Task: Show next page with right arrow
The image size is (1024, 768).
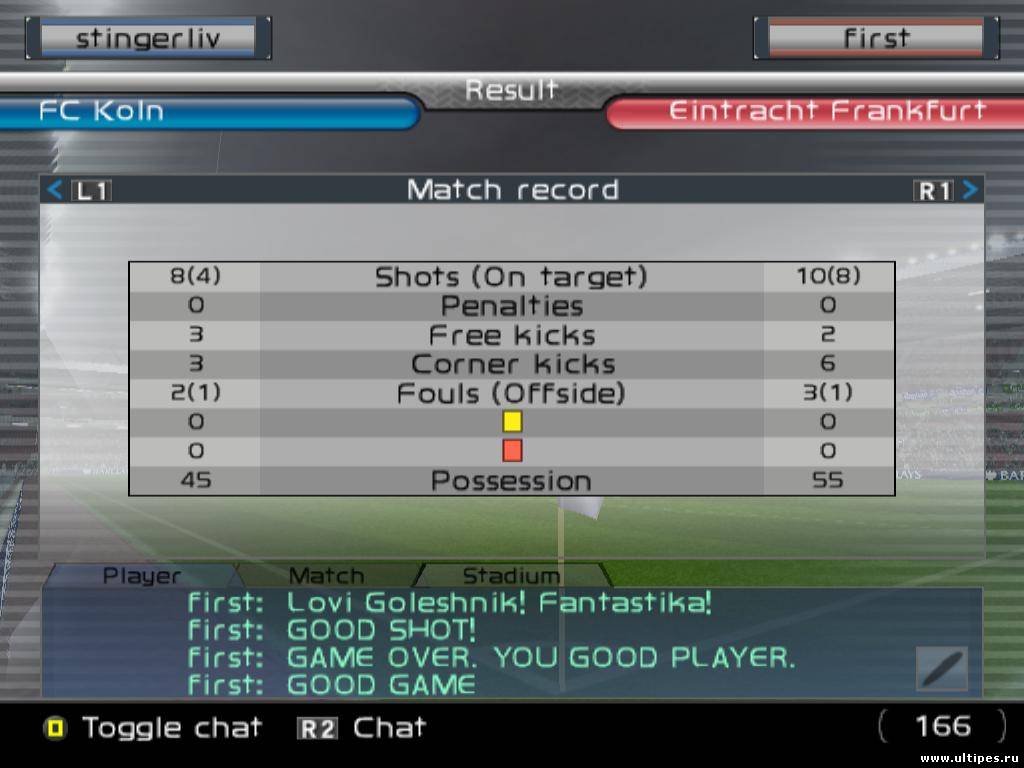Action: click(x=970, y=190)
